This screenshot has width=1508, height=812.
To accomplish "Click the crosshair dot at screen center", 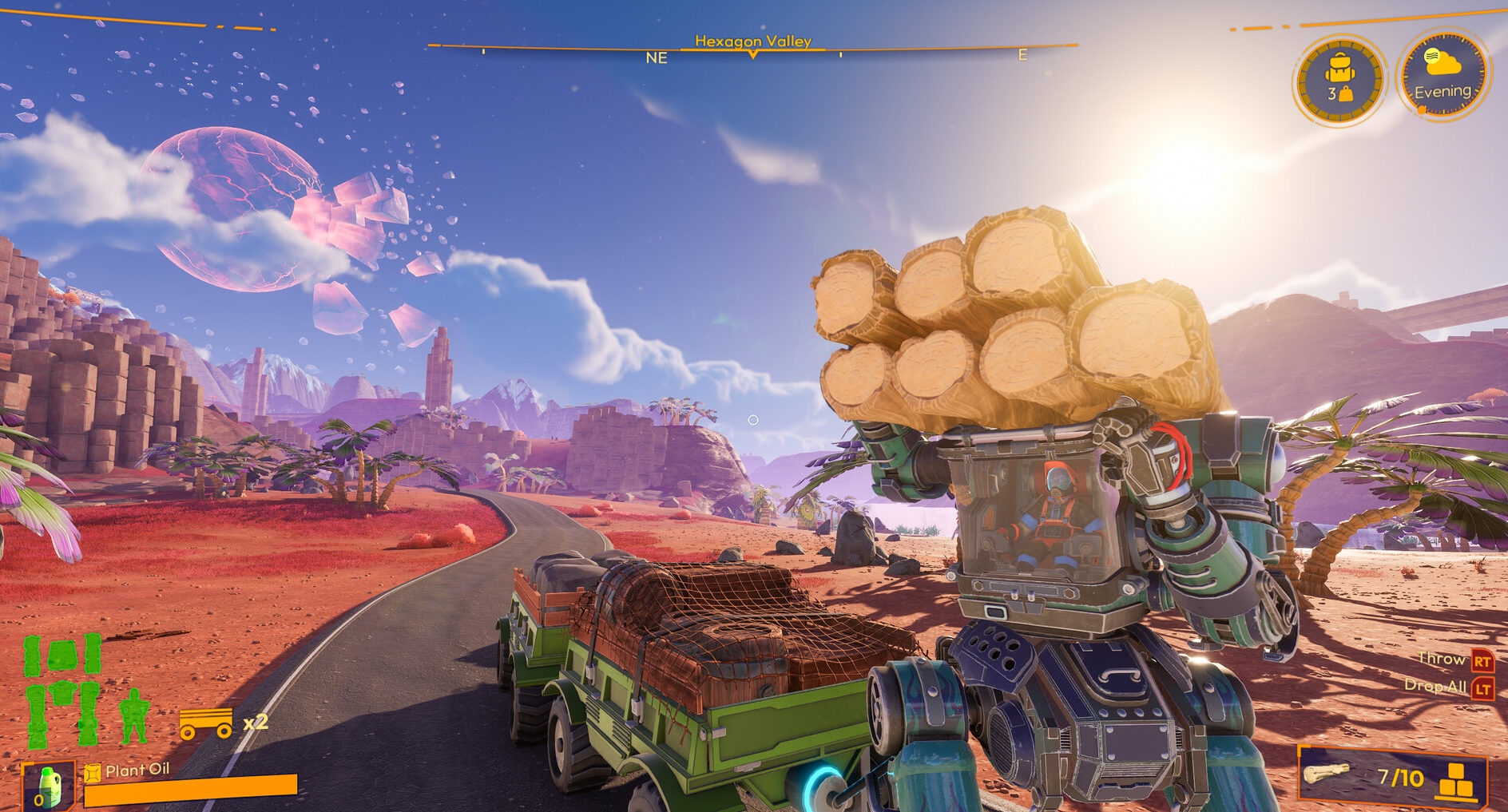I will (752, 418).
